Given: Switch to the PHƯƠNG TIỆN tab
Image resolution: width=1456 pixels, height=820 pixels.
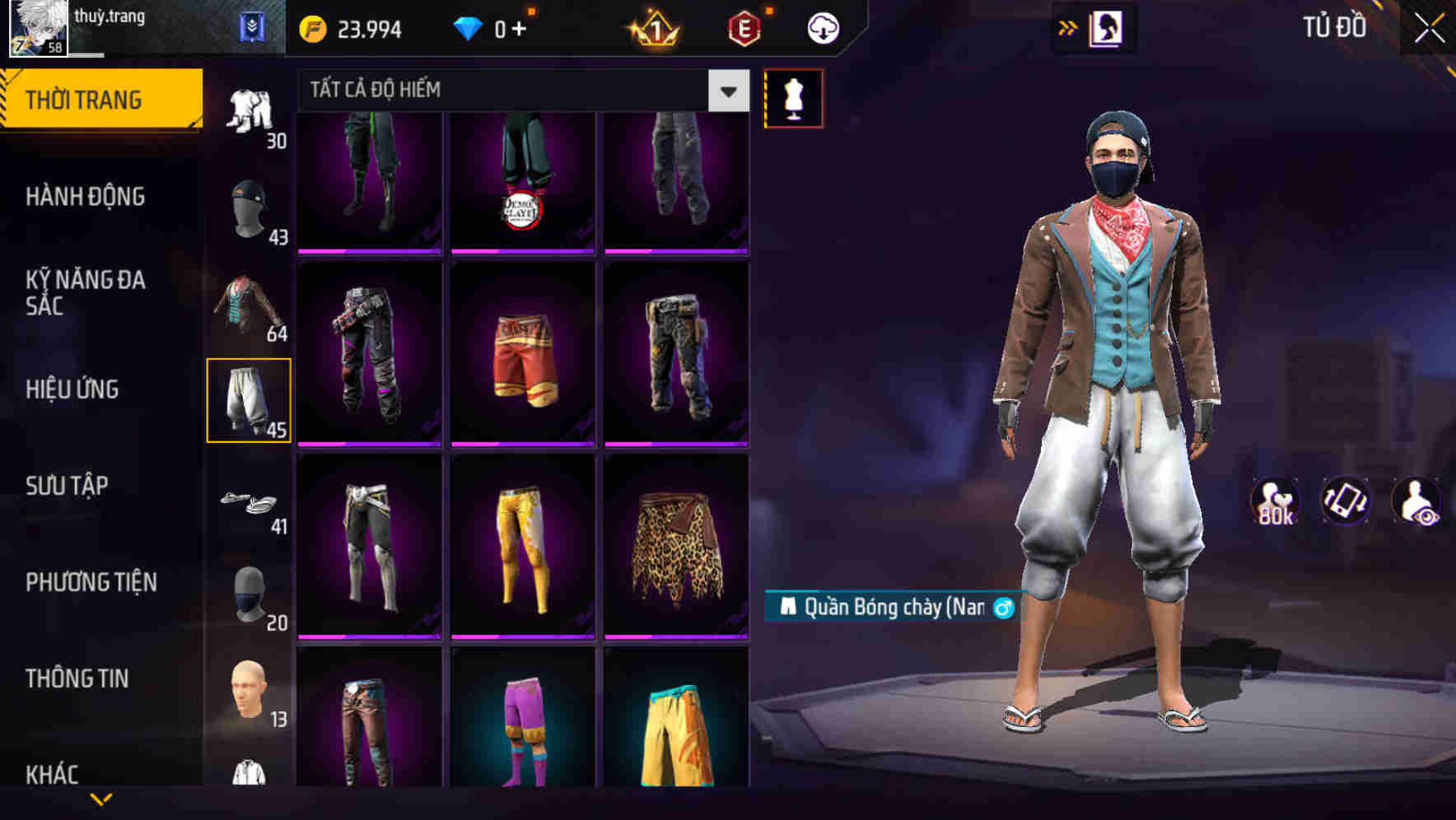Looking at the screenshot, I should [x=91, y=581].
